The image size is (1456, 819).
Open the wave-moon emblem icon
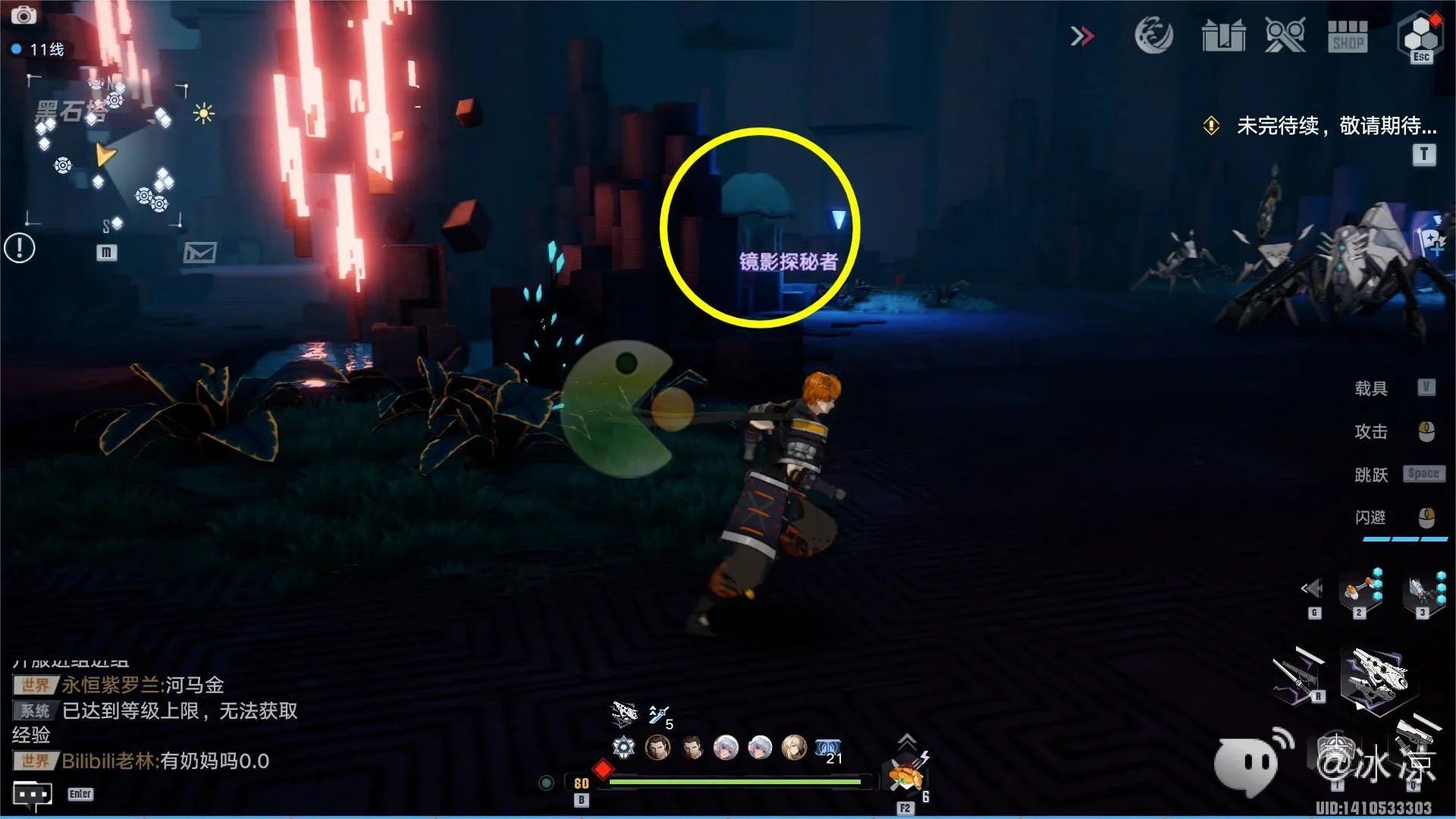coord(1153,36)
